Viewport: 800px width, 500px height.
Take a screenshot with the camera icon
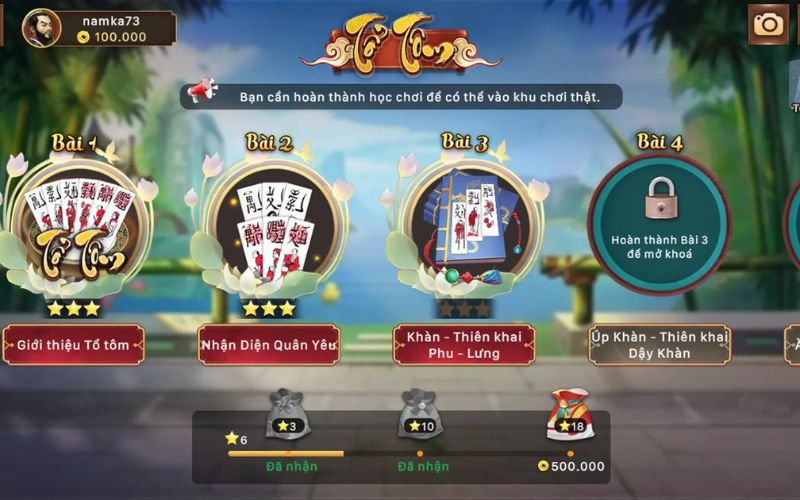pos(768,25)
